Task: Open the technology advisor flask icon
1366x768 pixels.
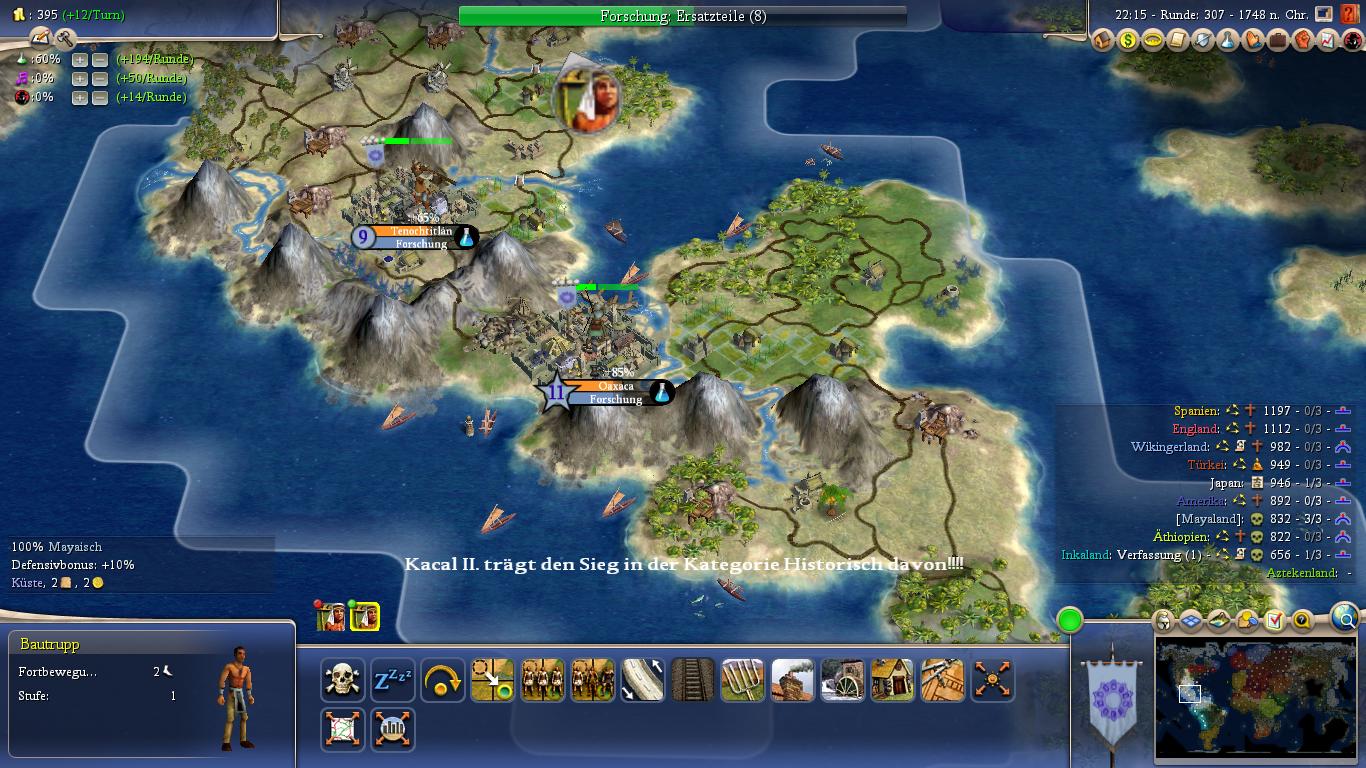Action: 1227,40
